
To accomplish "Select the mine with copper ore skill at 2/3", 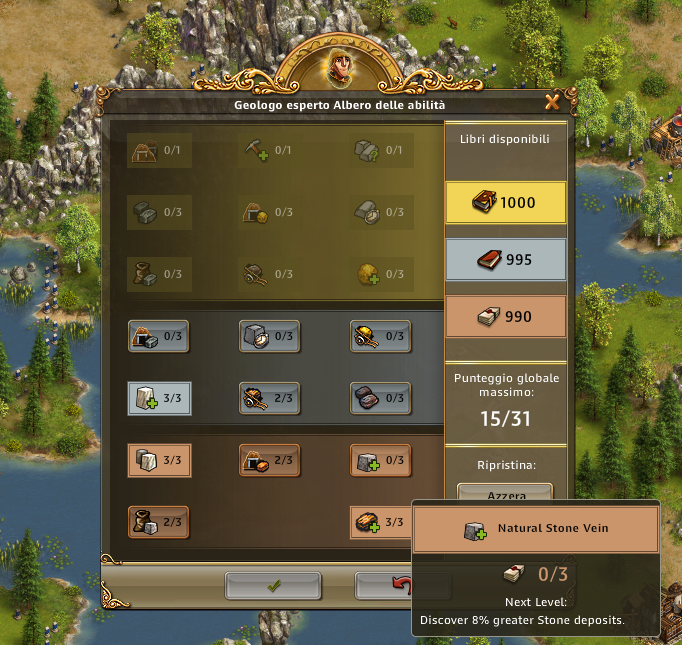I will tap(270, 461).
